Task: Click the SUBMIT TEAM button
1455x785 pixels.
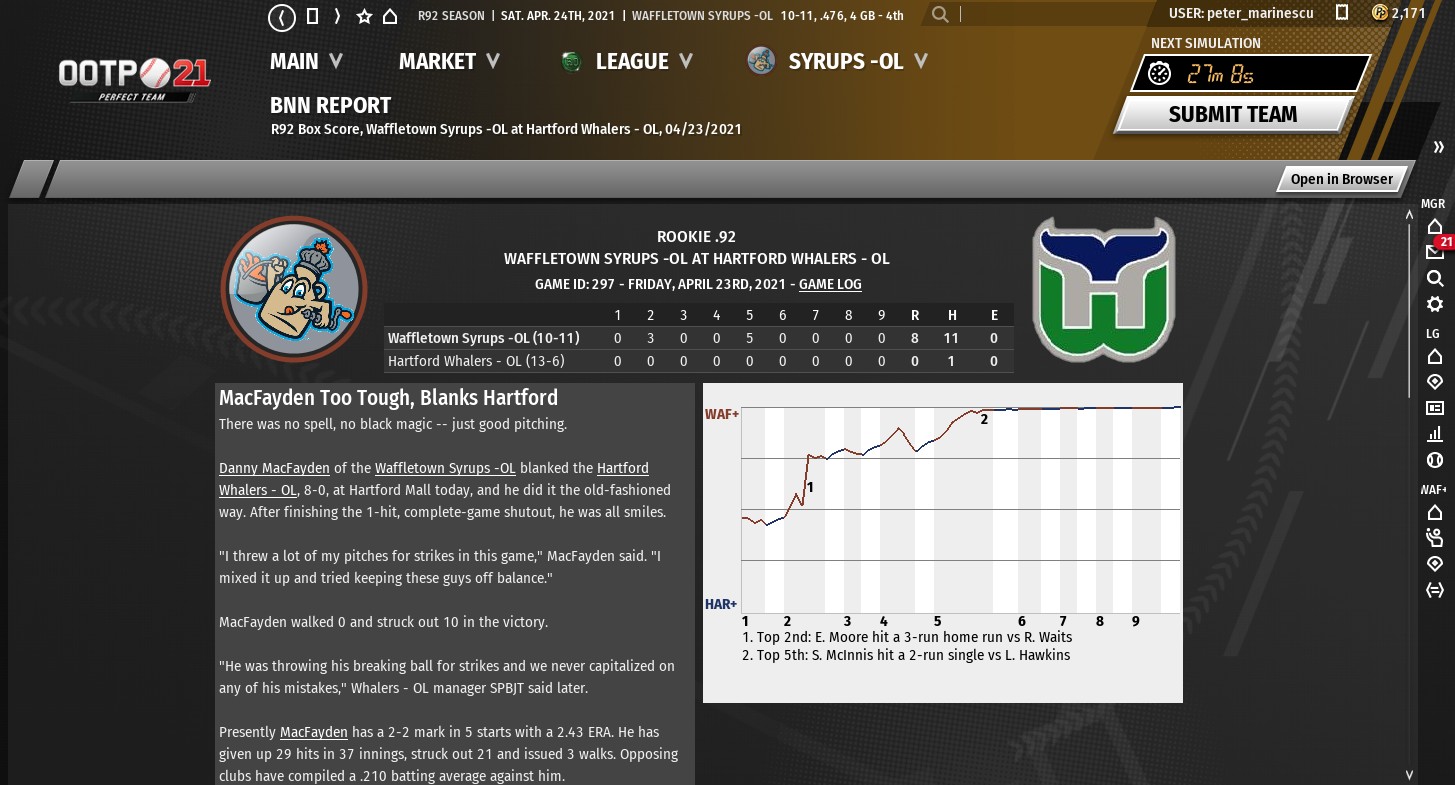Action: point(1232,114)
